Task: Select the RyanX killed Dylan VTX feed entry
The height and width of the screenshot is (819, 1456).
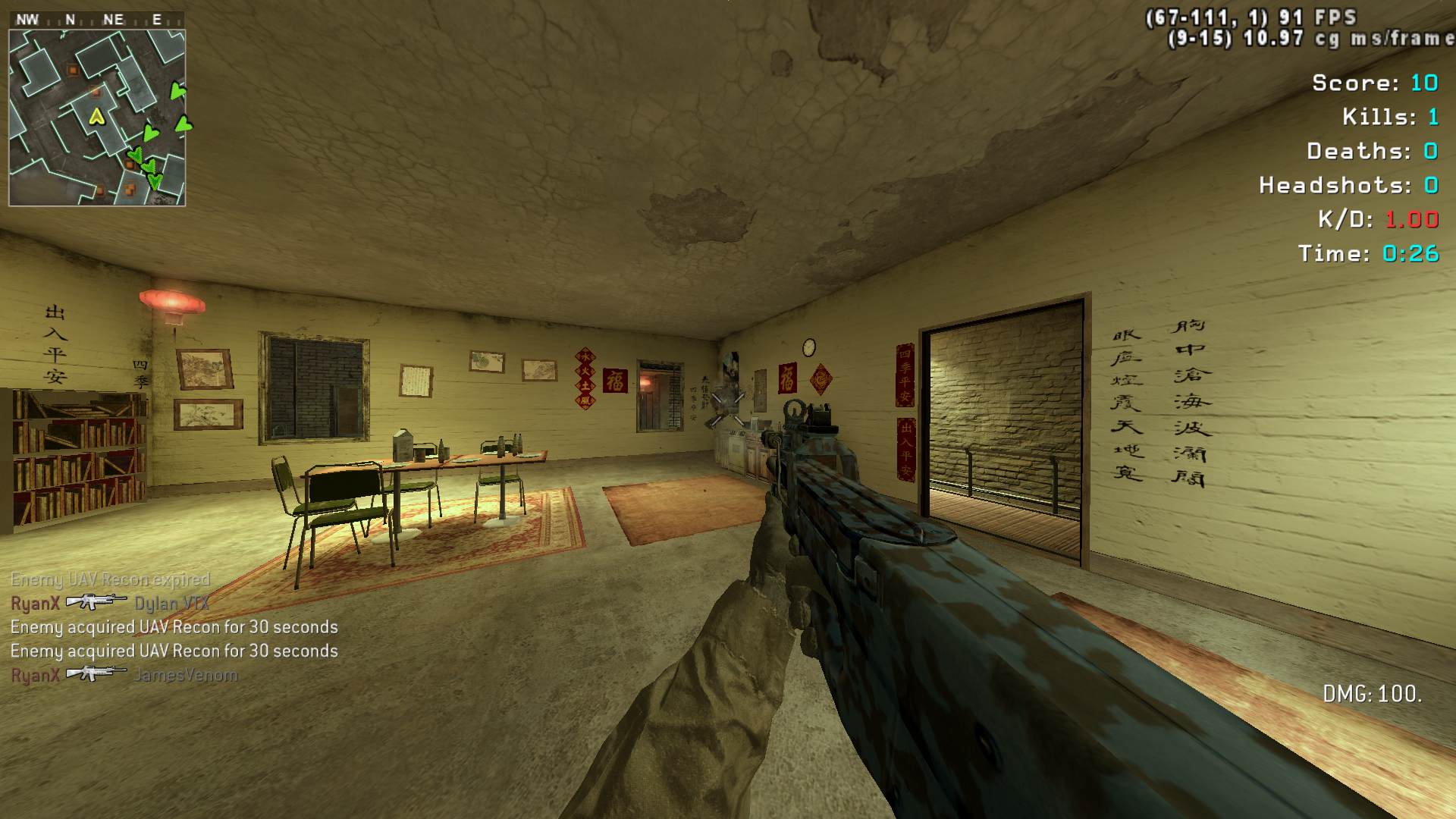Action: tap(110, 603)
